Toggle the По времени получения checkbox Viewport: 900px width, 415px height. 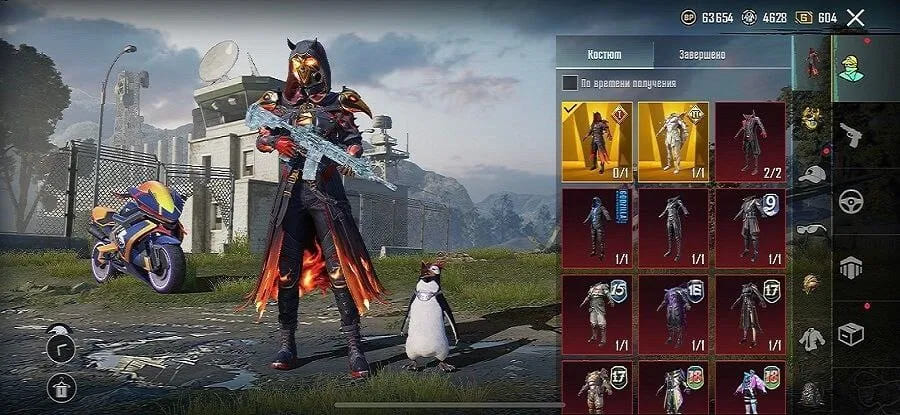(x=570, y=83)
